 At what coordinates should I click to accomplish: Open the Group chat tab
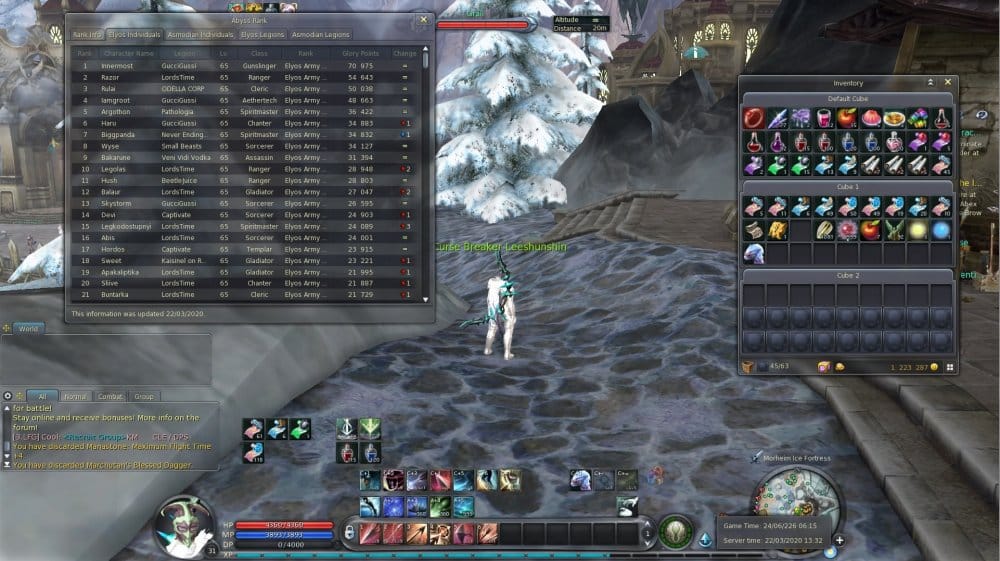point(144,396)
